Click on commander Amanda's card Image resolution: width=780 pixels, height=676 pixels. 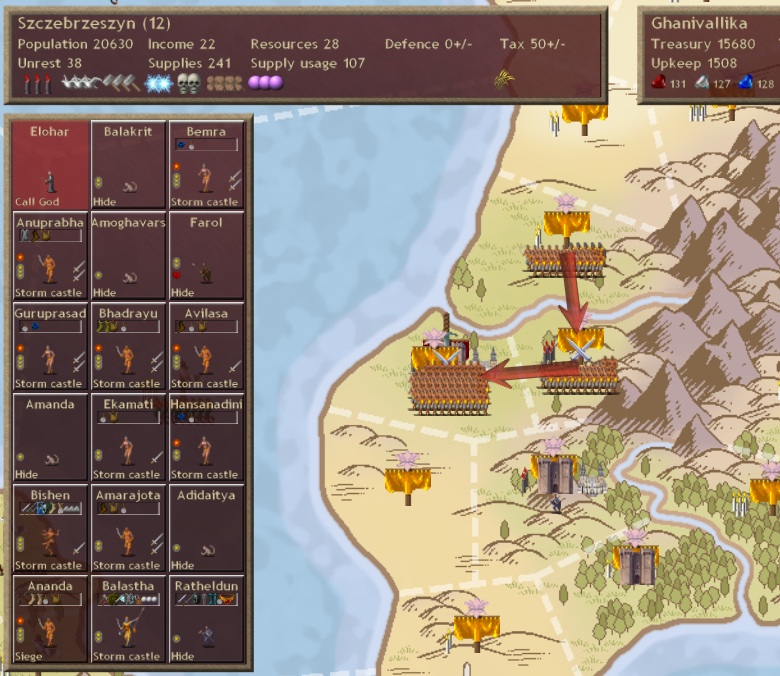click(x=50, y=438)
